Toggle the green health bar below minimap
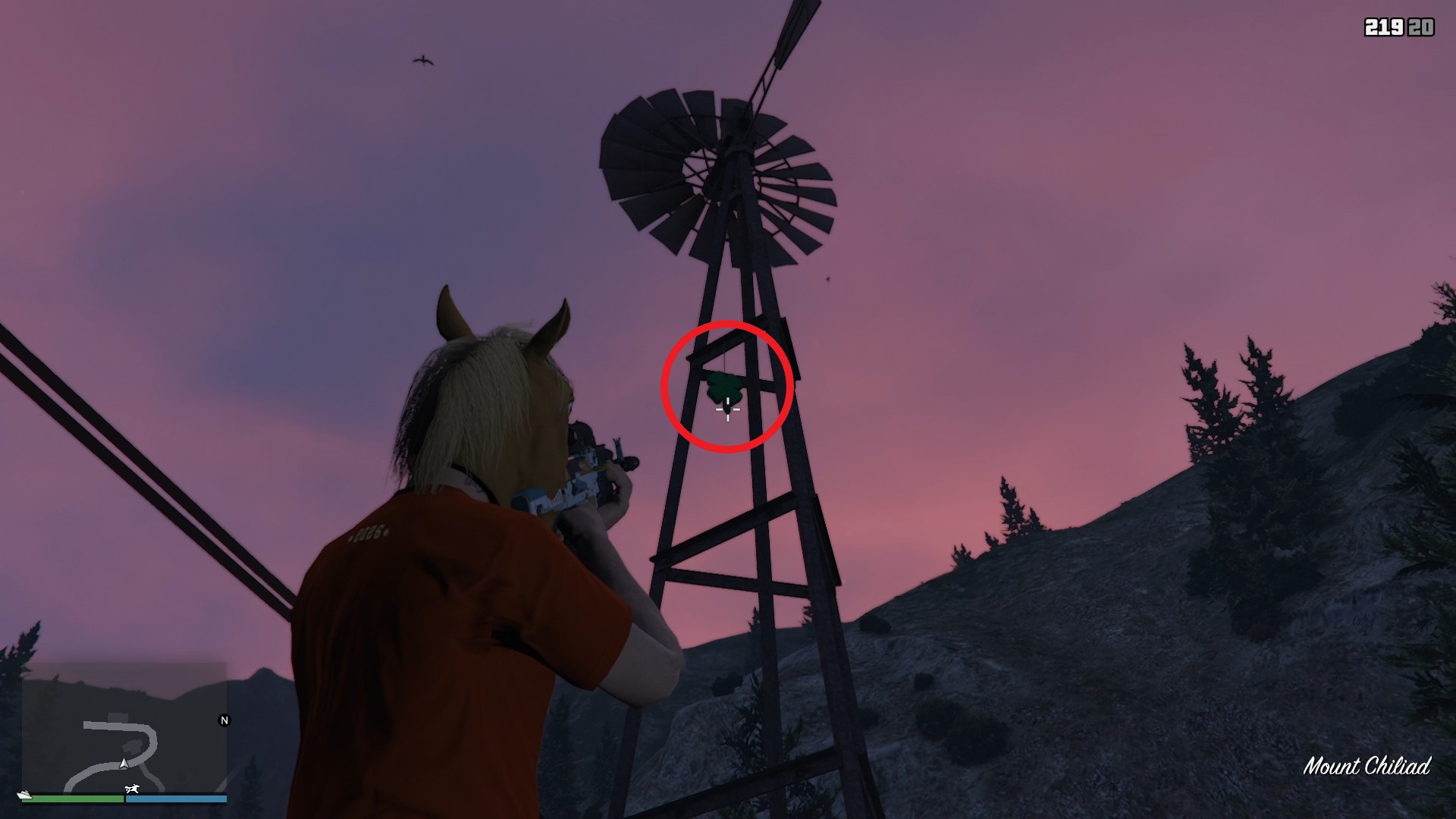 coord(76,799)
